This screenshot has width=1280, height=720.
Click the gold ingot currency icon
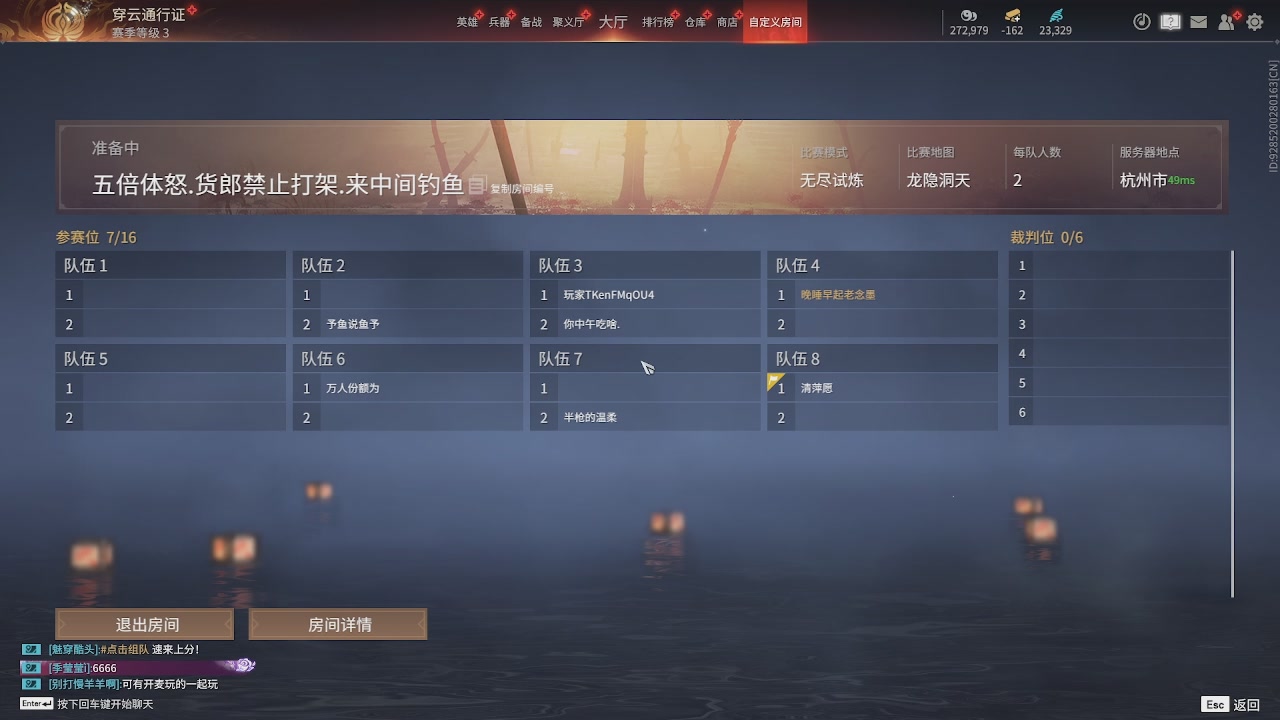[1011, 17]
